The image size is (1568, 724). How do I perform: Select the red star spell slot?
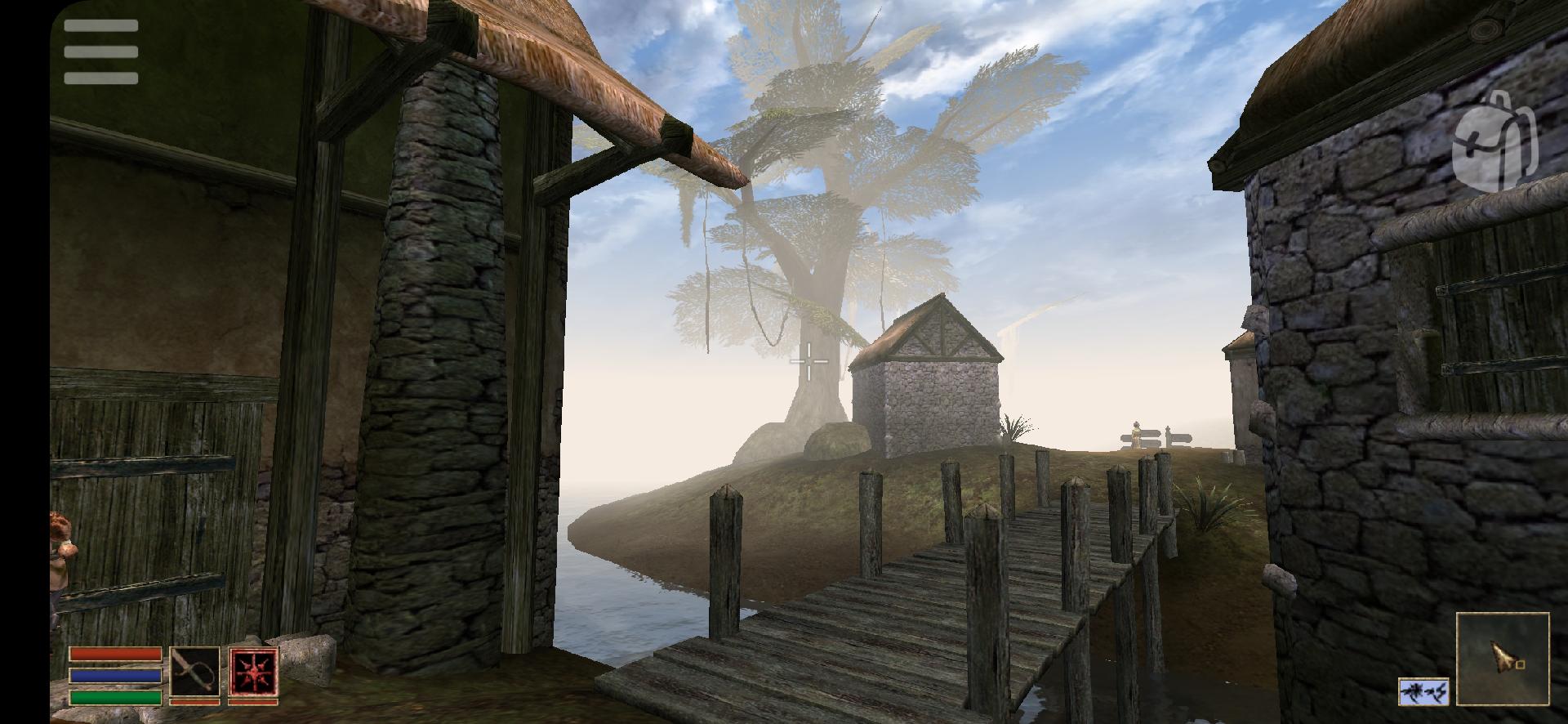(x=253, y=672)
